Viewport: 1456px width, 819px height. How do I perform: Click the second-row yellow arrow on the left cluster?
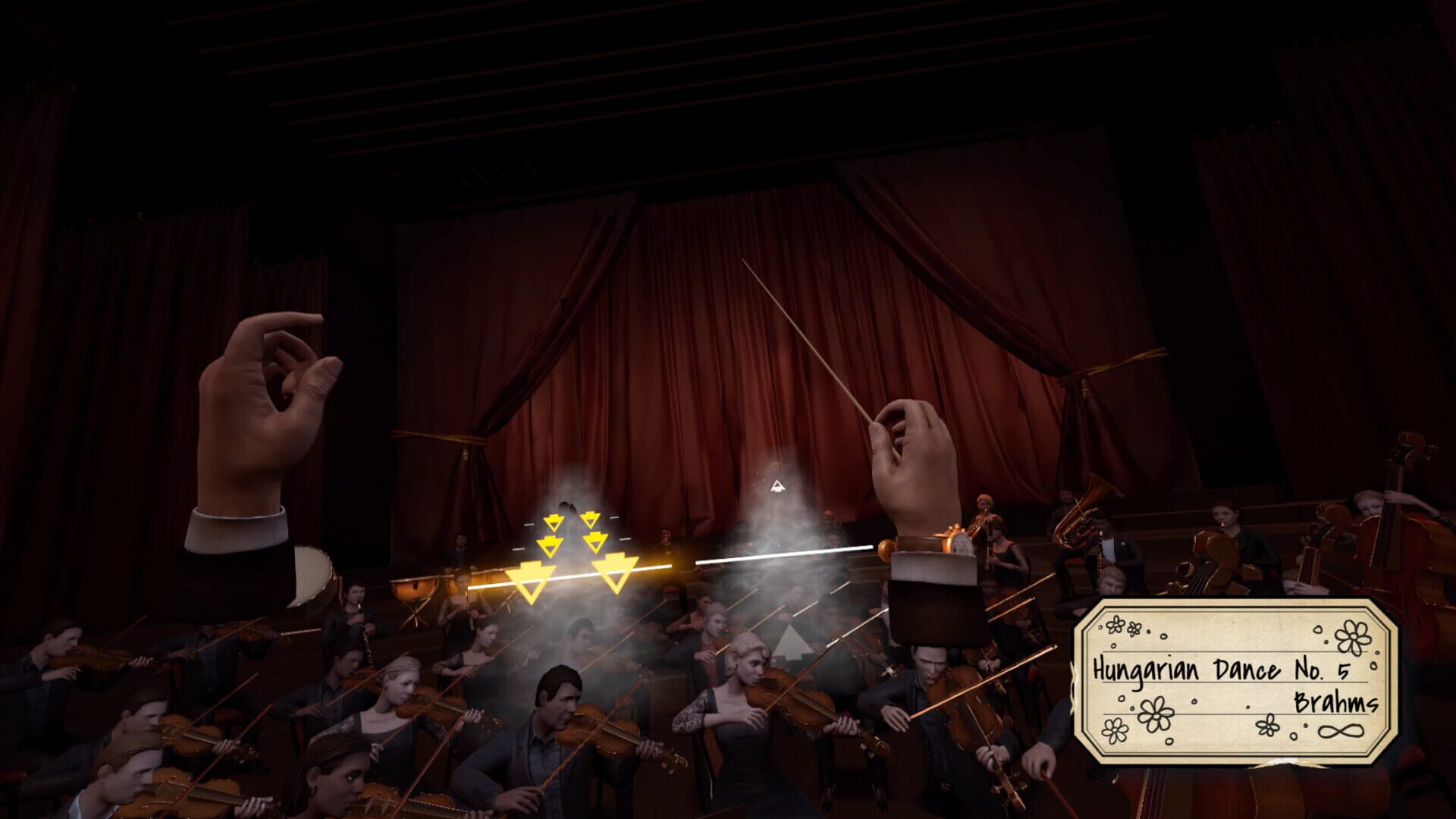pos(551,546)
